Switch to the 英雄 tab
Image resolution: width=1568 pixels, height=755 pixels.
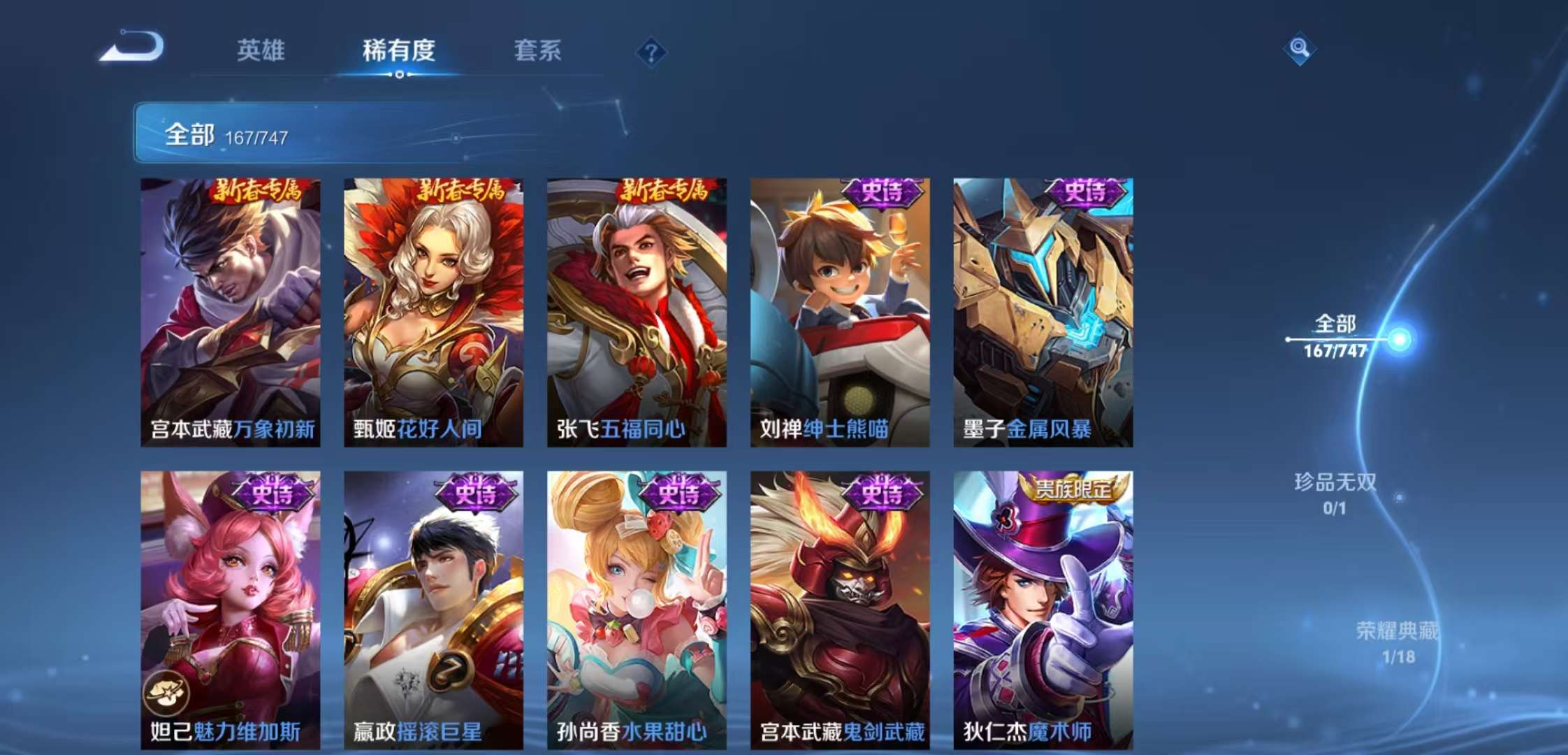click(x=260, y=50)
